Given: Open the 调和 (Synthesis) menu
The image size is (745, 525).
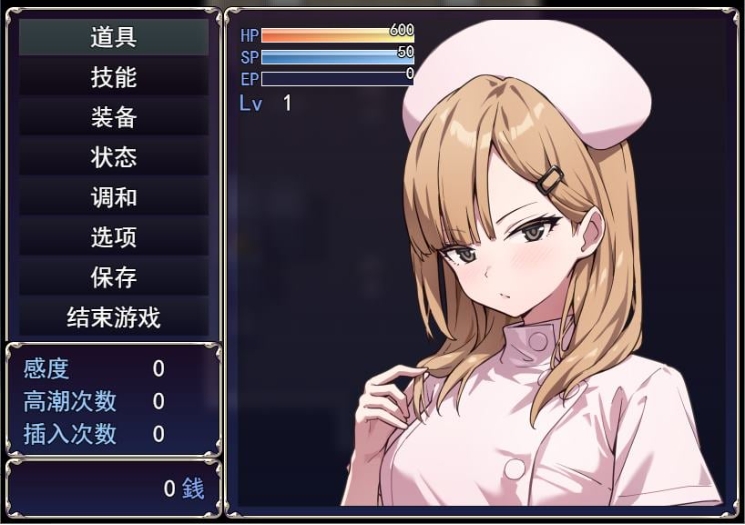Looking at the screenshot, I should 114,198.
